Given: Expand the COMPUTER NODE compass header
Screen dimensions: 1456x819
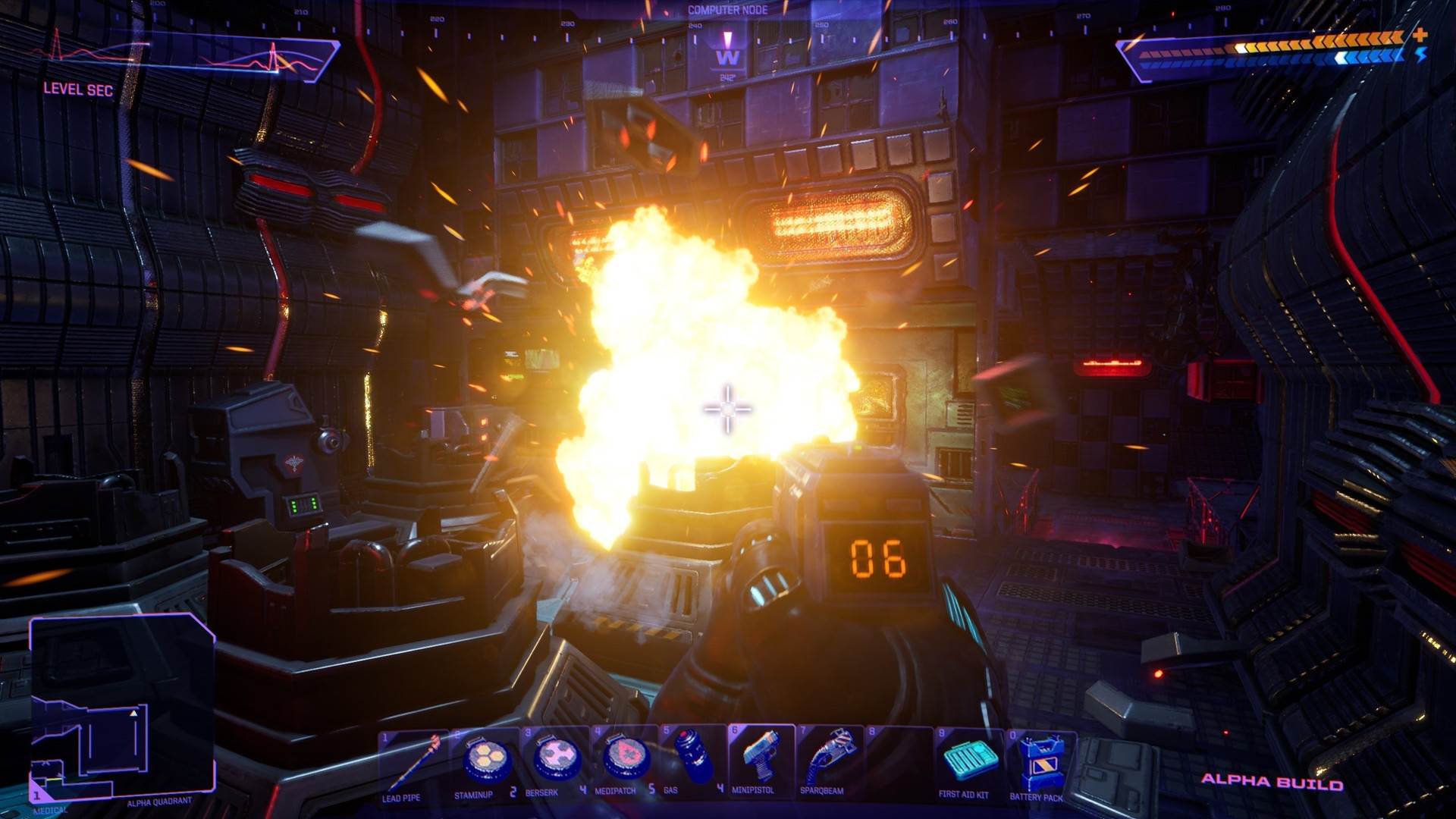Looking at the screenshot, I should [x=727, y=11].
